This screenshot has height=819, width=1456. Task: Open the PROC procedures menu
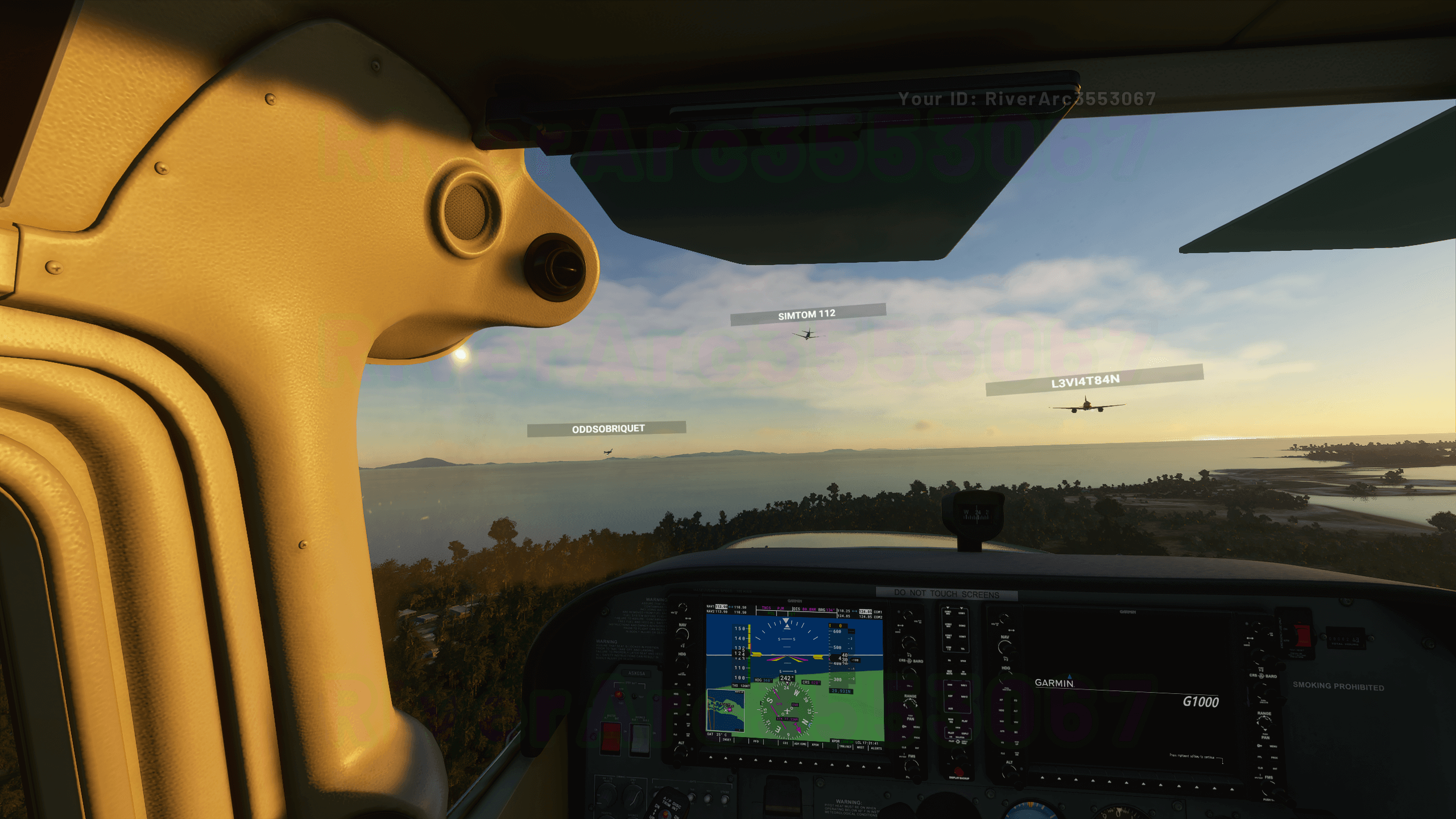coord(916,738)
